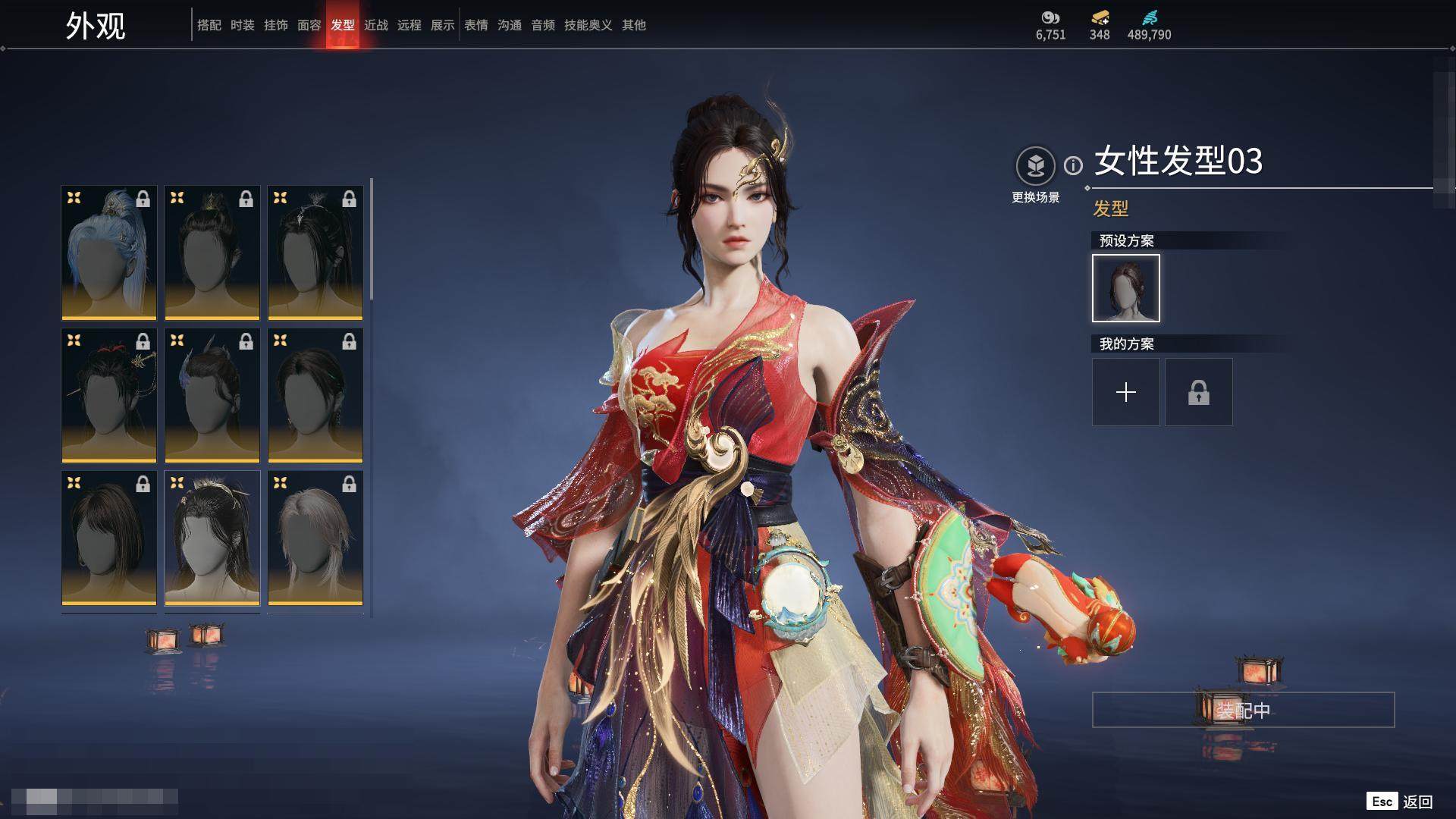Viewport: 1456px width, 819px height.
Task: Open the 技能奥义 tab
Action: click(x=588, y=25)
